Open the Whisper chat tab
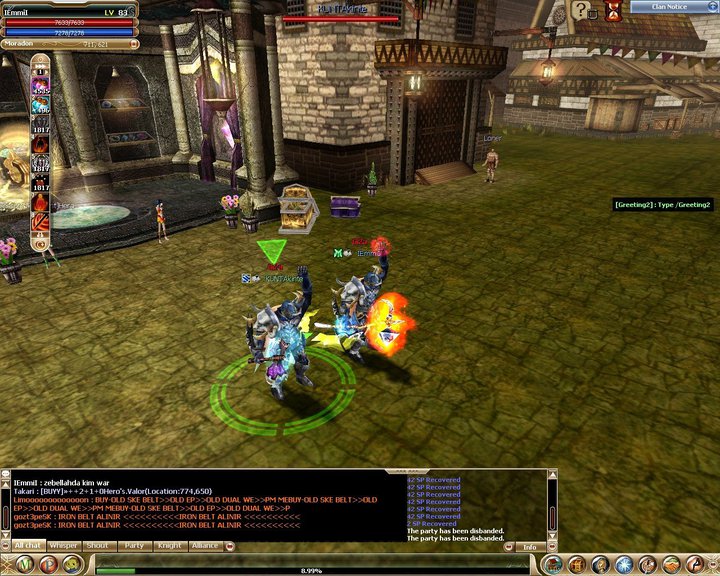Image resolution: width=720 pixels, height=576 pixels. tap(63, 546)
